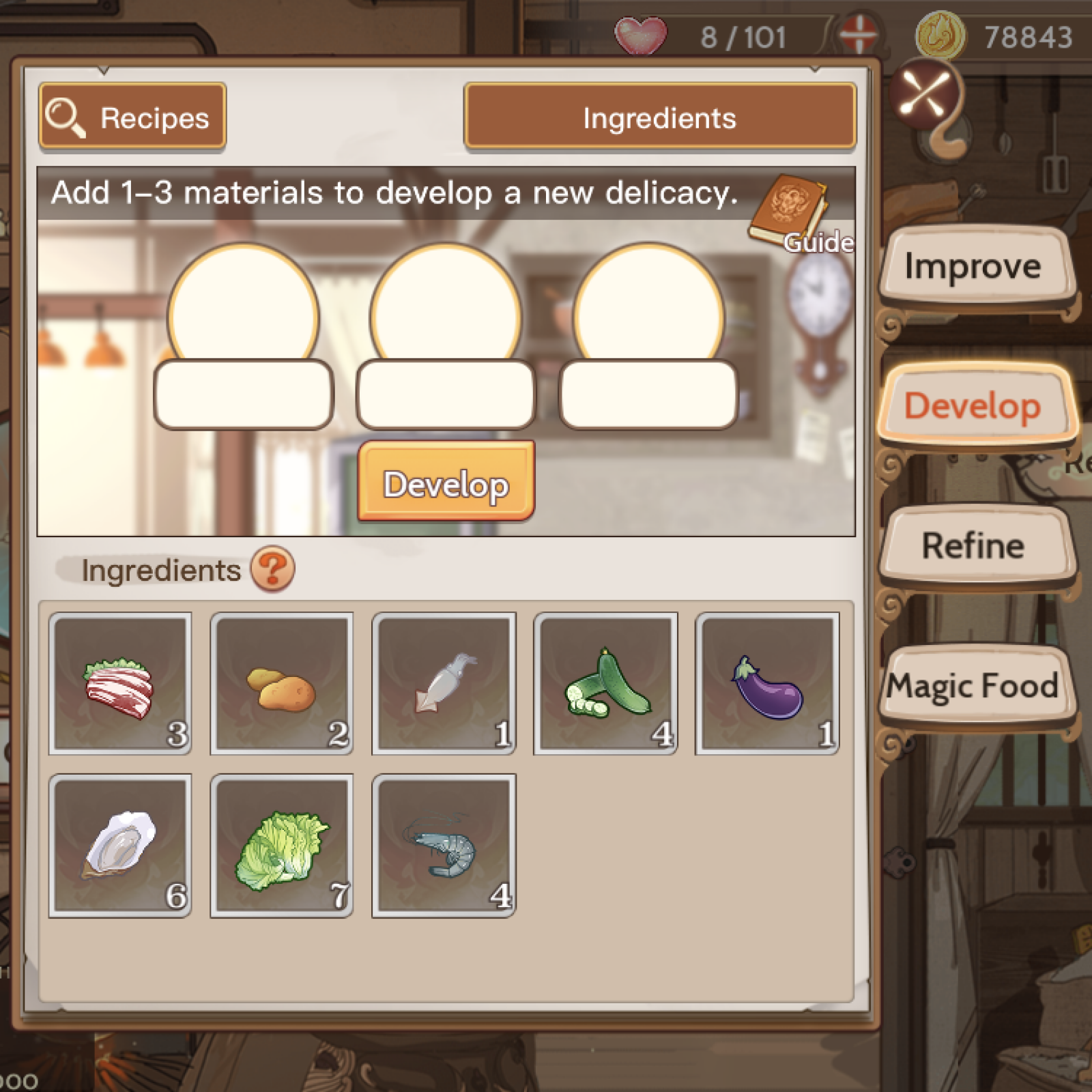
Task: Choose the oyster ingredient slot
Action: tap(120, 846)
